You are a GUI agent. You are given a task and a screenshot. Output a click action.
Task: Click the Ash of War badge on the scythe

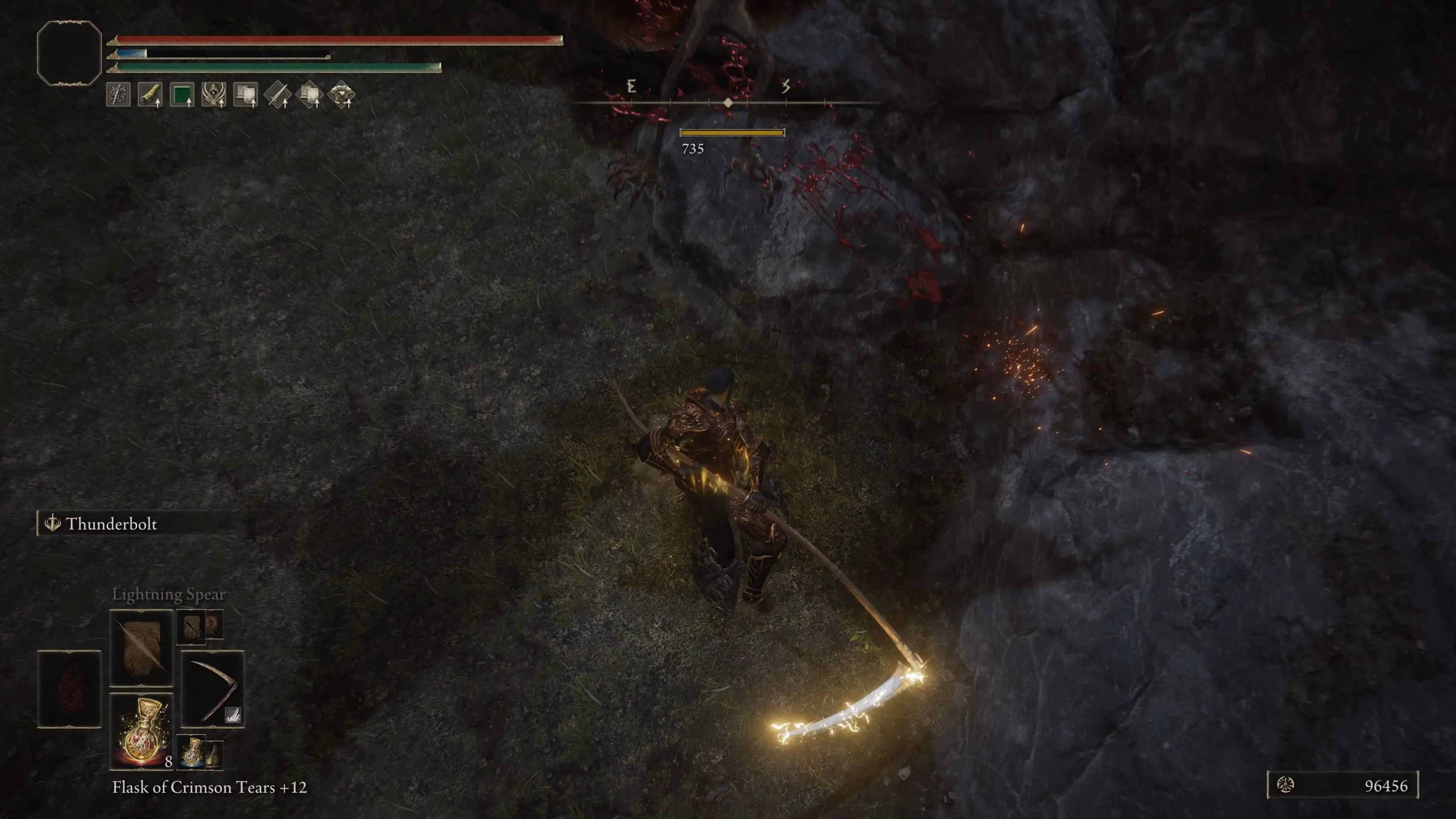(x=233, y=715)
